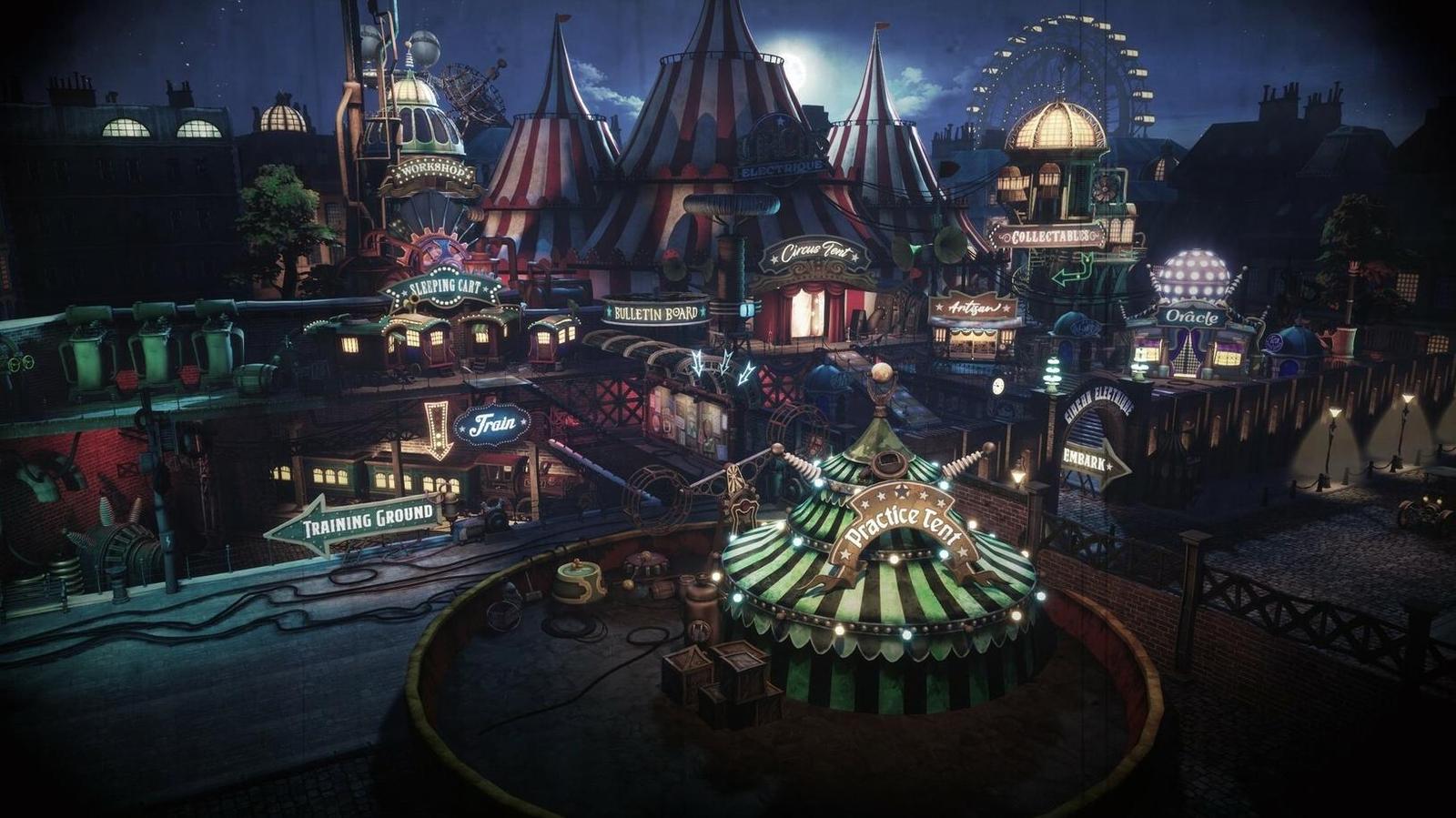Select the Train sign
Viewport: 1456px width, 818px height.
pos(491,422)
